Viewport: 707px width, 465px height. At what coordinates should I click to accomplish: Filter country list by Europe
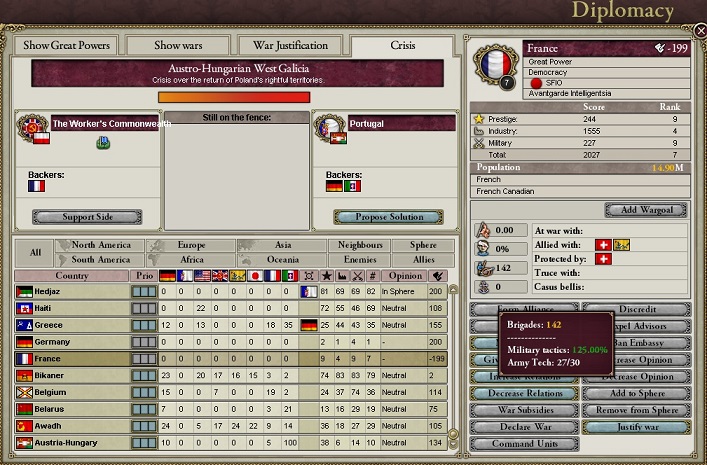click(x=192, y=245)
